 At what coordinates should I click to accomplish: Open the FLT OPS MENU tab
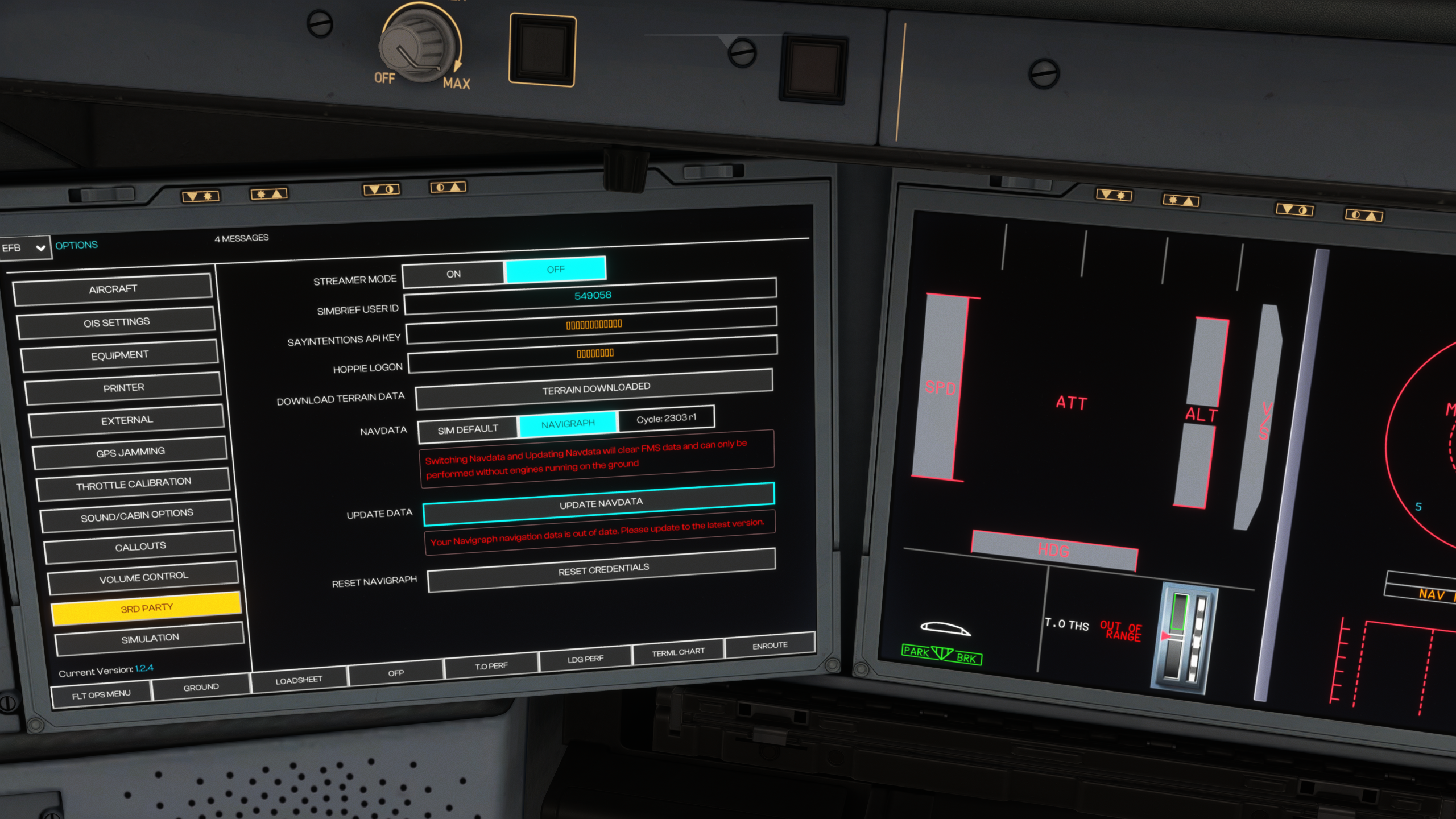click(x=101, y=694)
